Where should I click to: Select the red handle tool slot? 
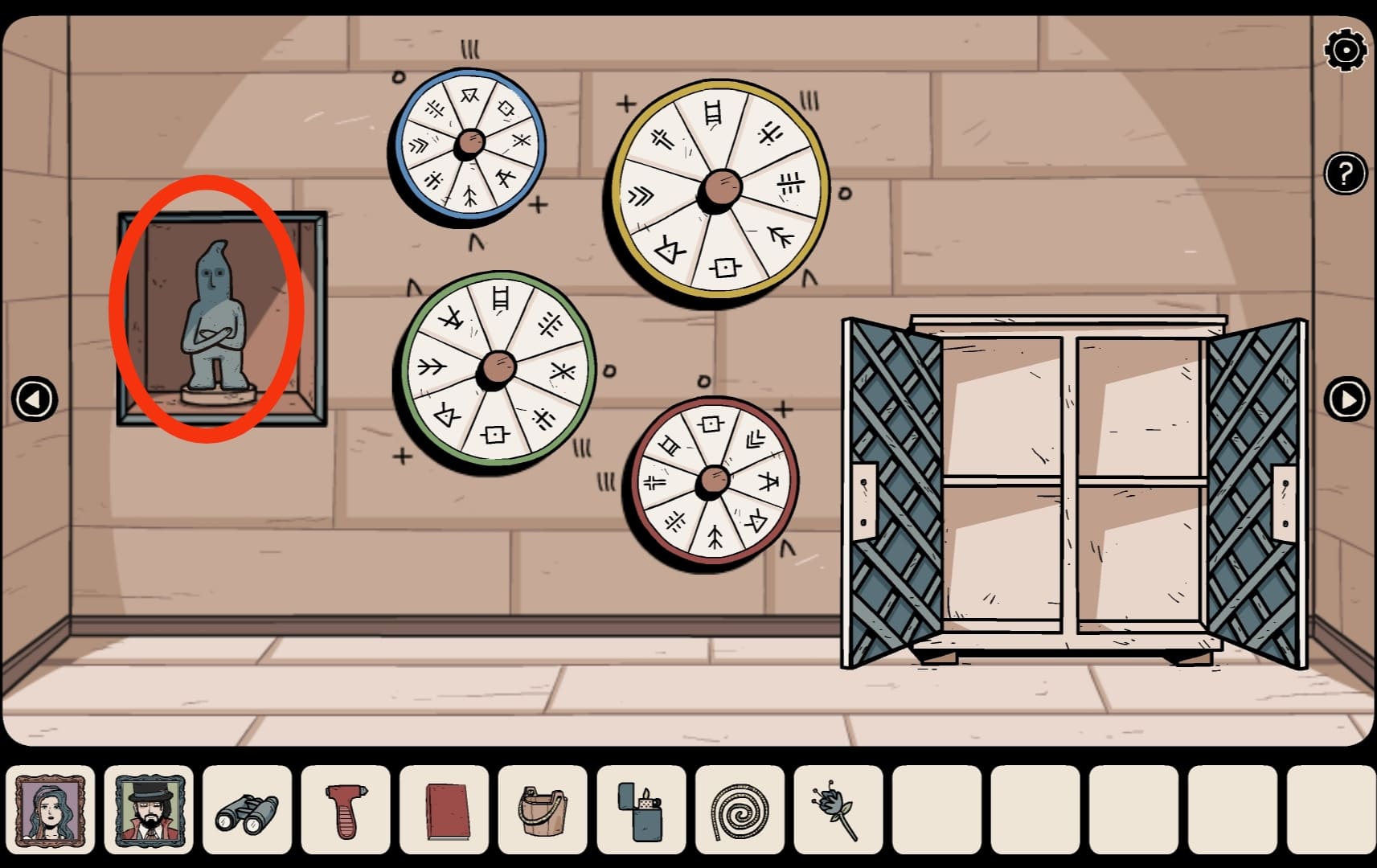pyautogui.click(x=346, y=811)
